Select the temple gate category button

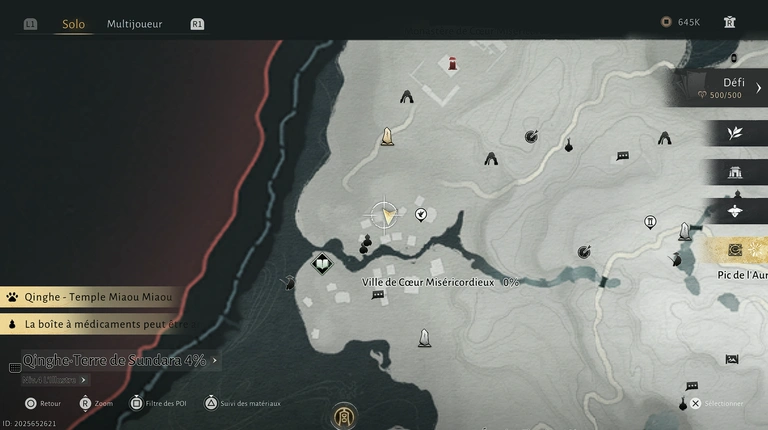click(736, 172)
